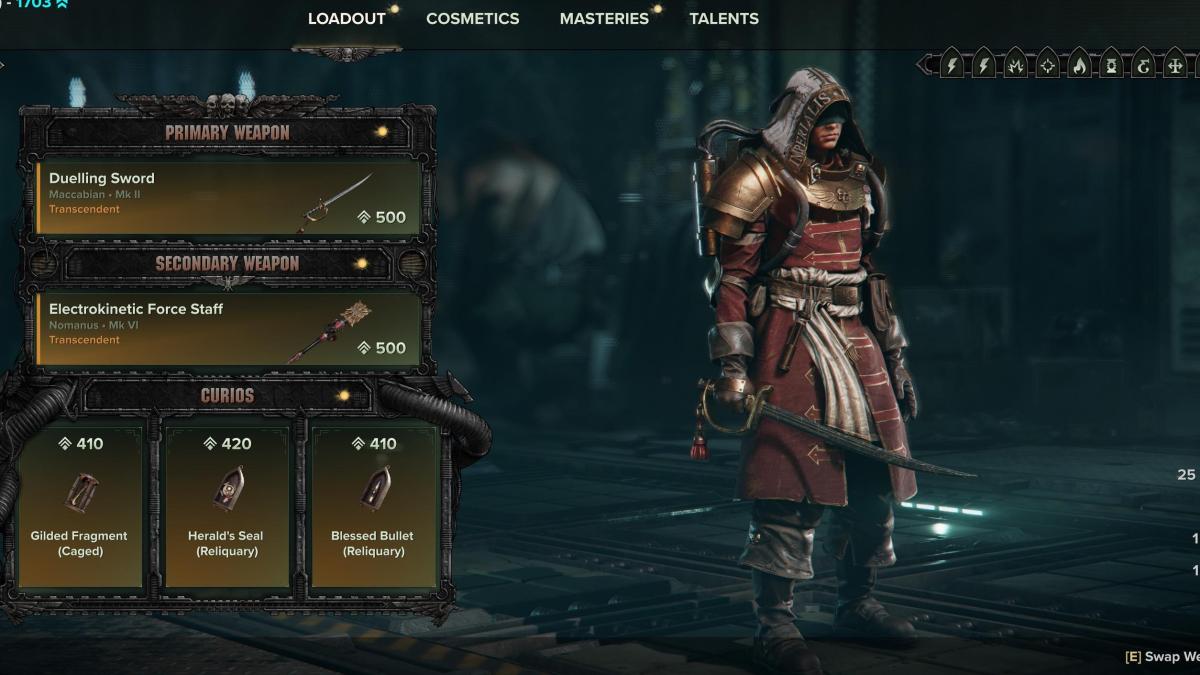Go to the Masteries tab
The height and width of the screenshot is (675, 1200).
tap(604, 19)
